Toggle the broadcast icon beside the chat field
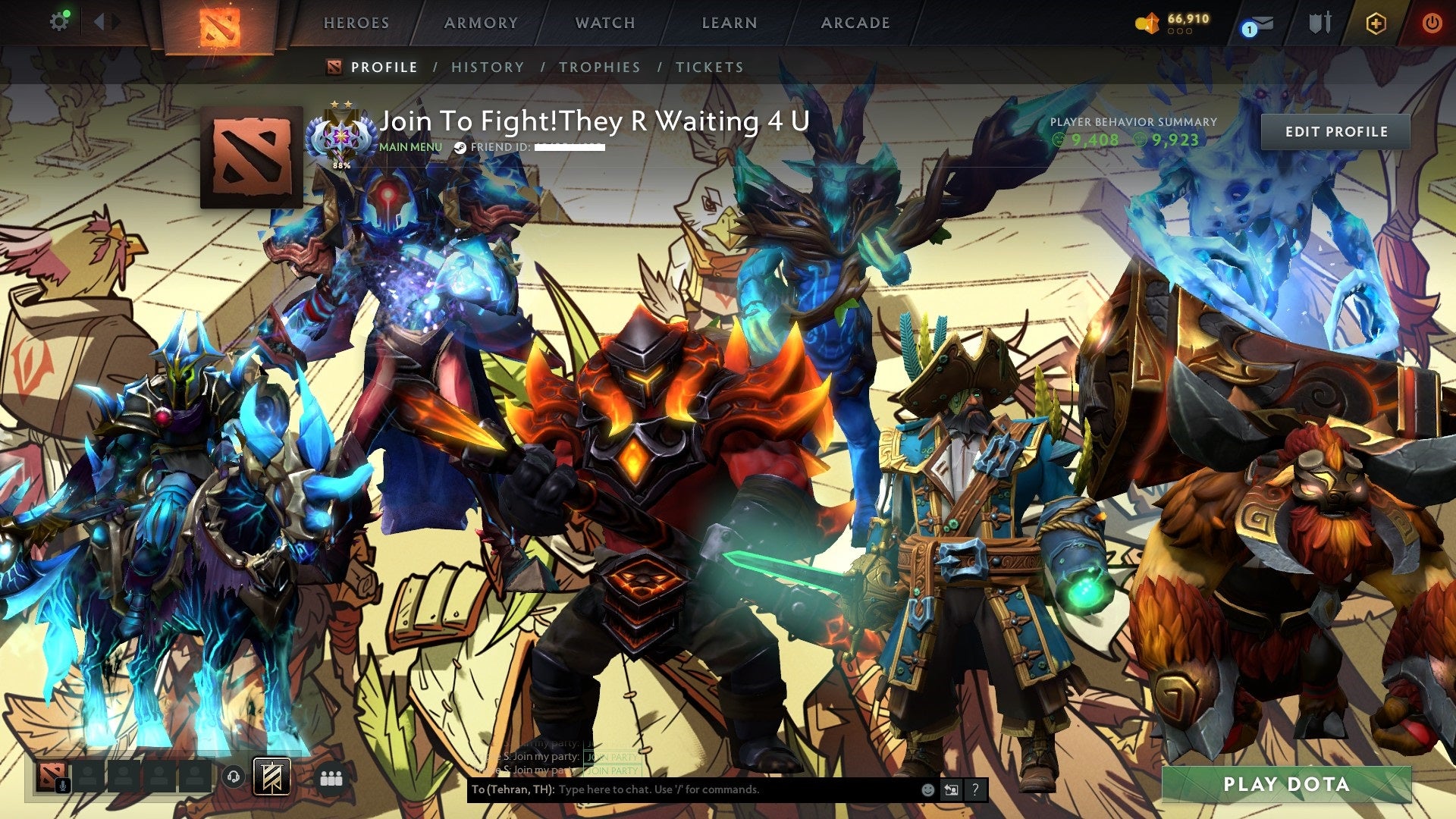 click(952, 789)
